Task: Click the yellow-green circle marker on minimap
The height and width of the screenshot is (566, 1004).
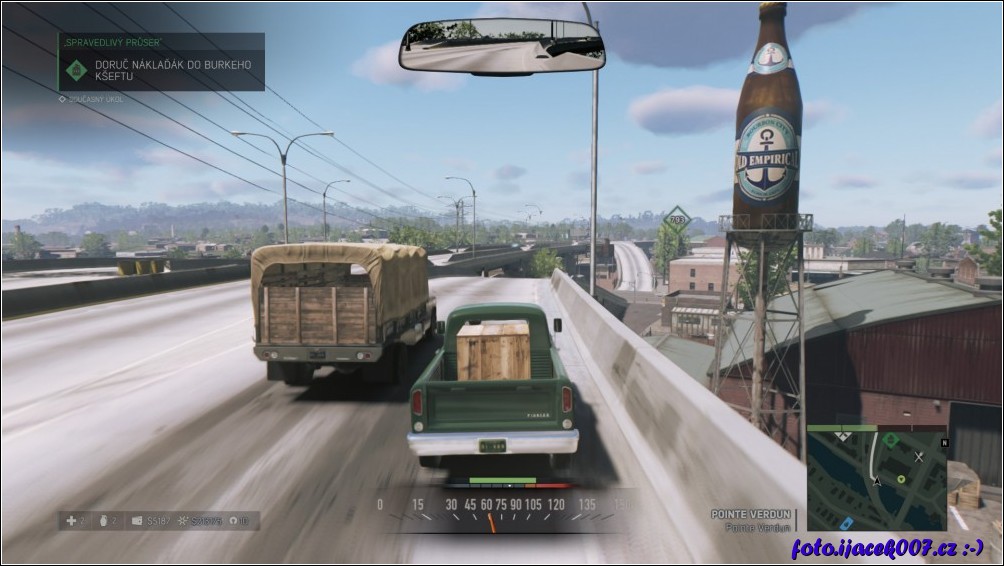Action: [901, 479]
